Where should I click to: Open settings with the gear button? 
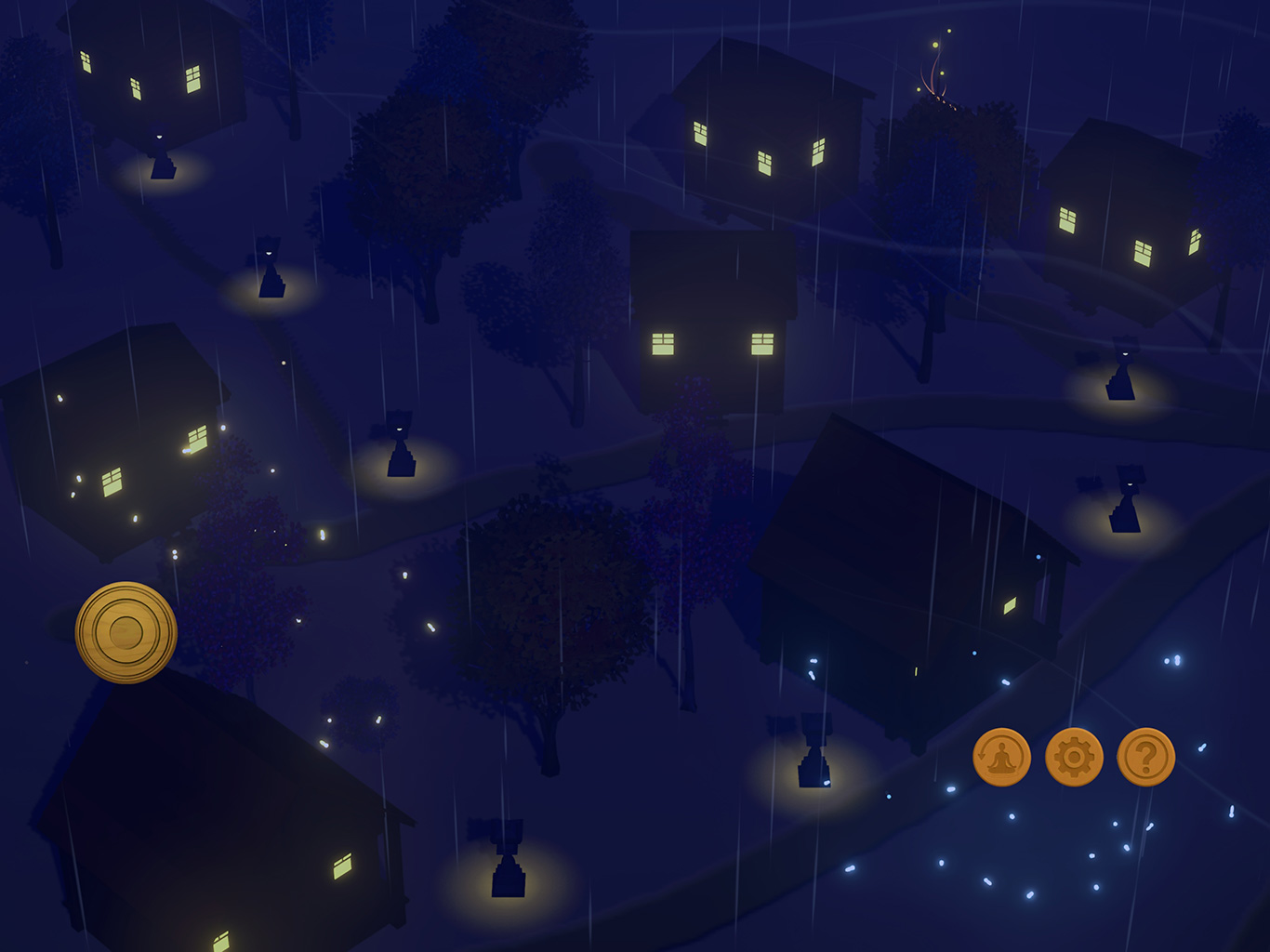[x=1074, y=757]
